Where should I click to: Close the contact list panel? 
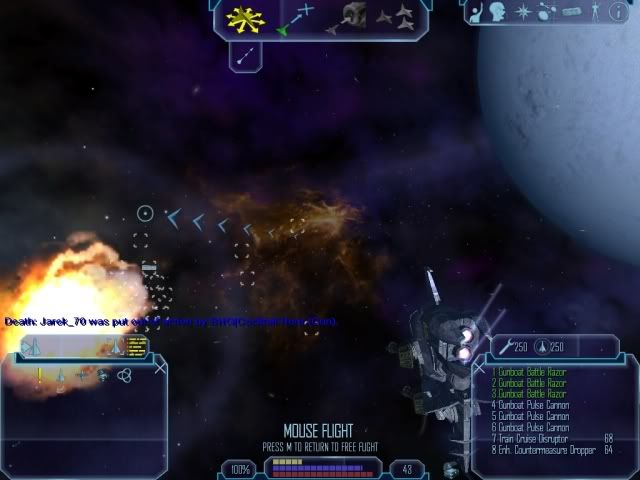160,368
